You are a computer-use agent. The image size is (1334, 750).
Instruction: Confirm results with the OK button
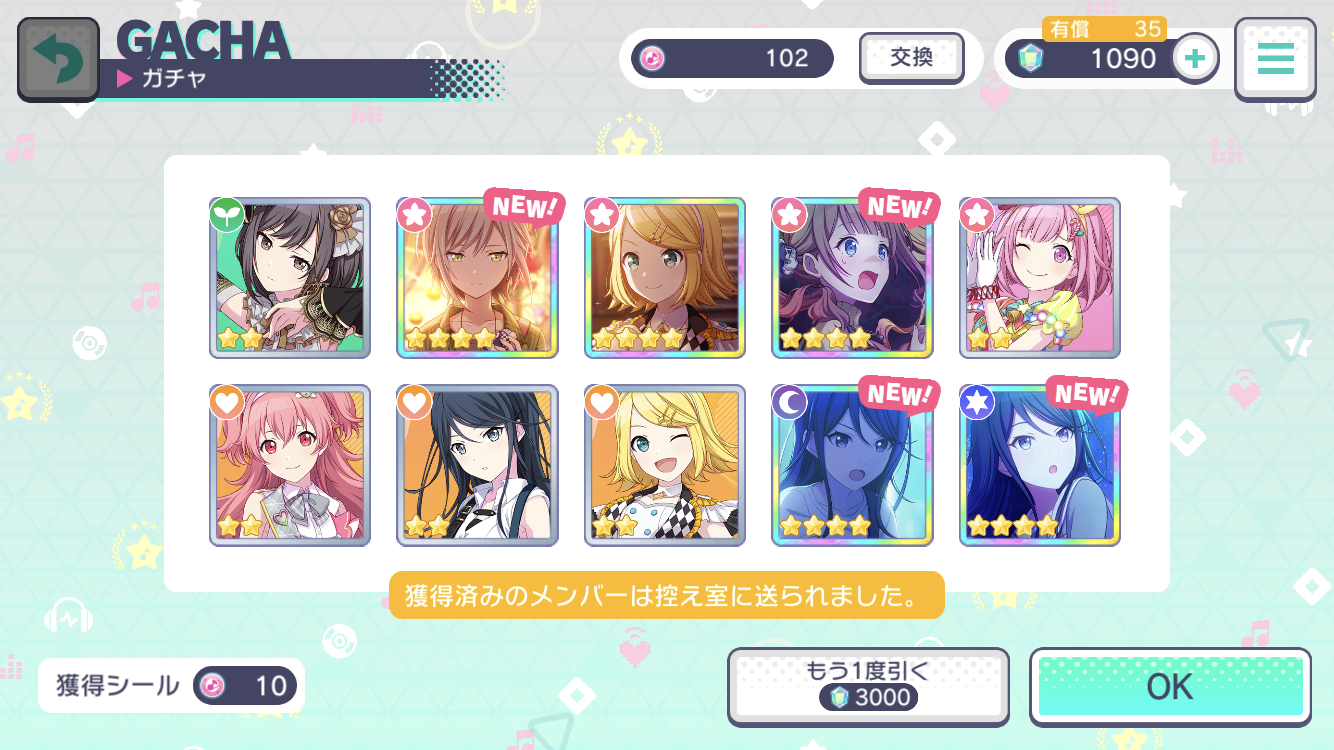1170,686
